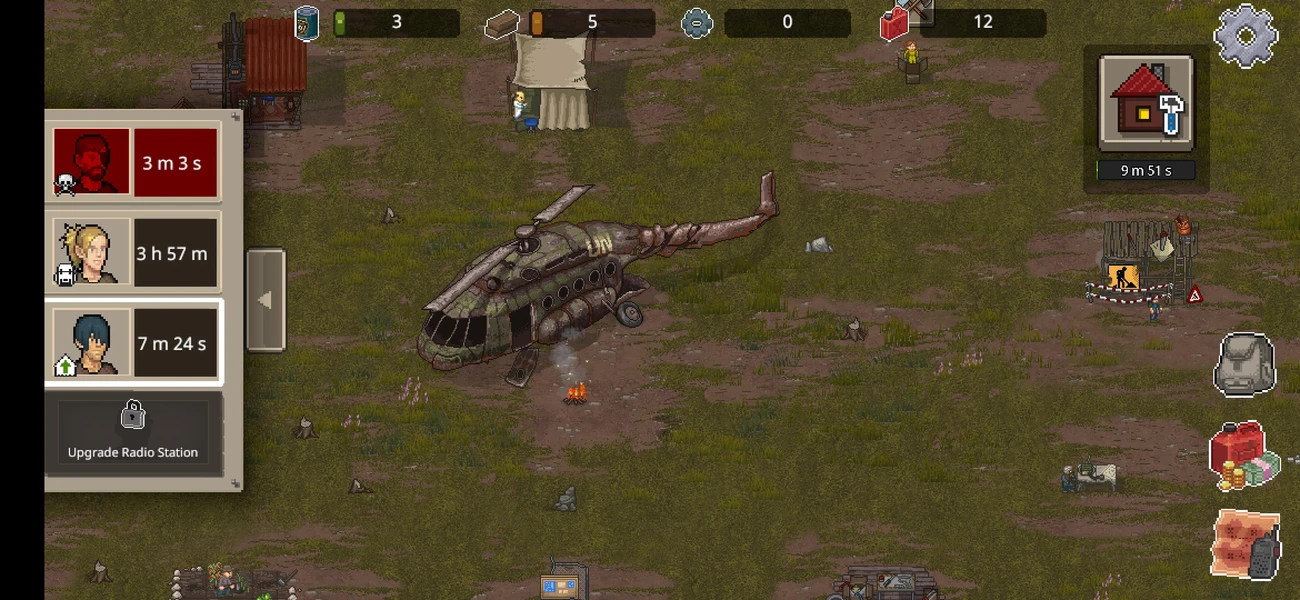
Task: Click the locked Upgrade Radio Station slot
Action: [x=133, y=432]
